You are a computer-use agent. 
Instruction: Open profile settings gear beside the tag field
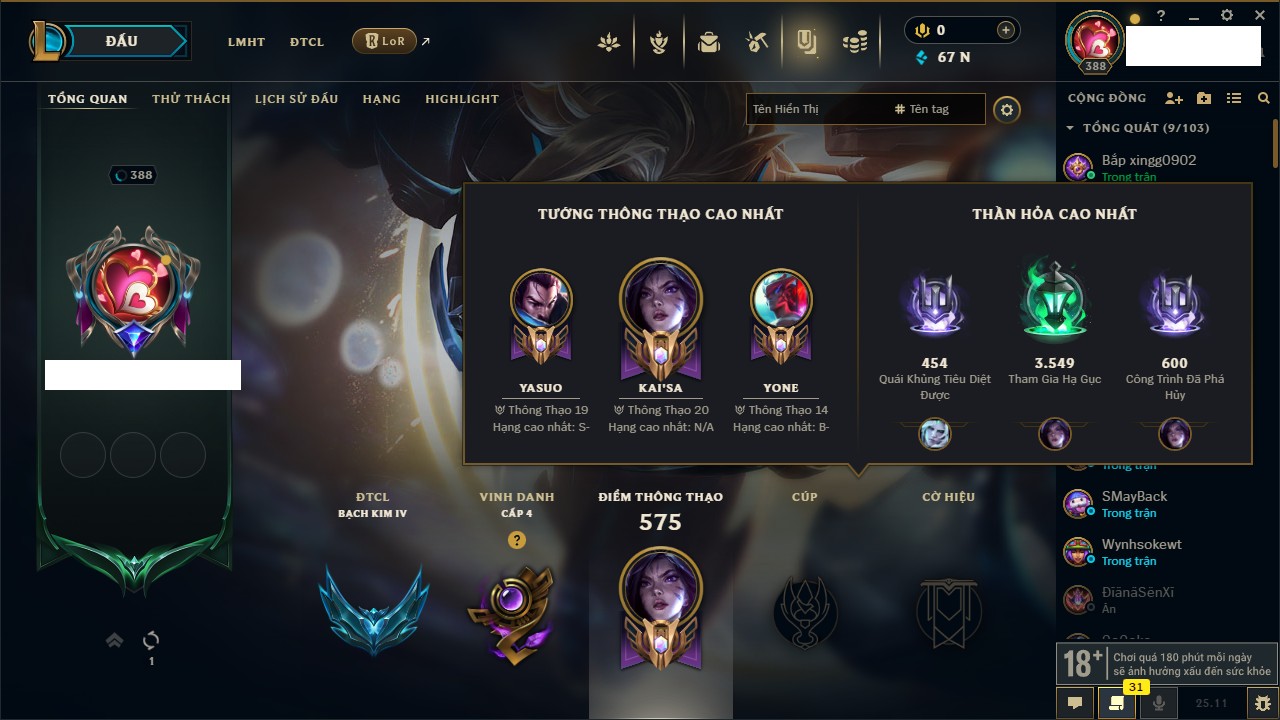[1007, 110]
